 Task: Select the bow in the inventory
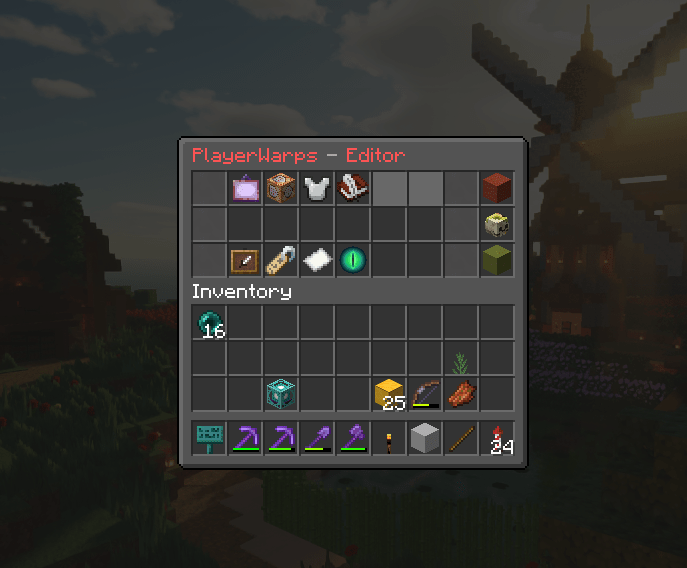[x=425, y=394]
